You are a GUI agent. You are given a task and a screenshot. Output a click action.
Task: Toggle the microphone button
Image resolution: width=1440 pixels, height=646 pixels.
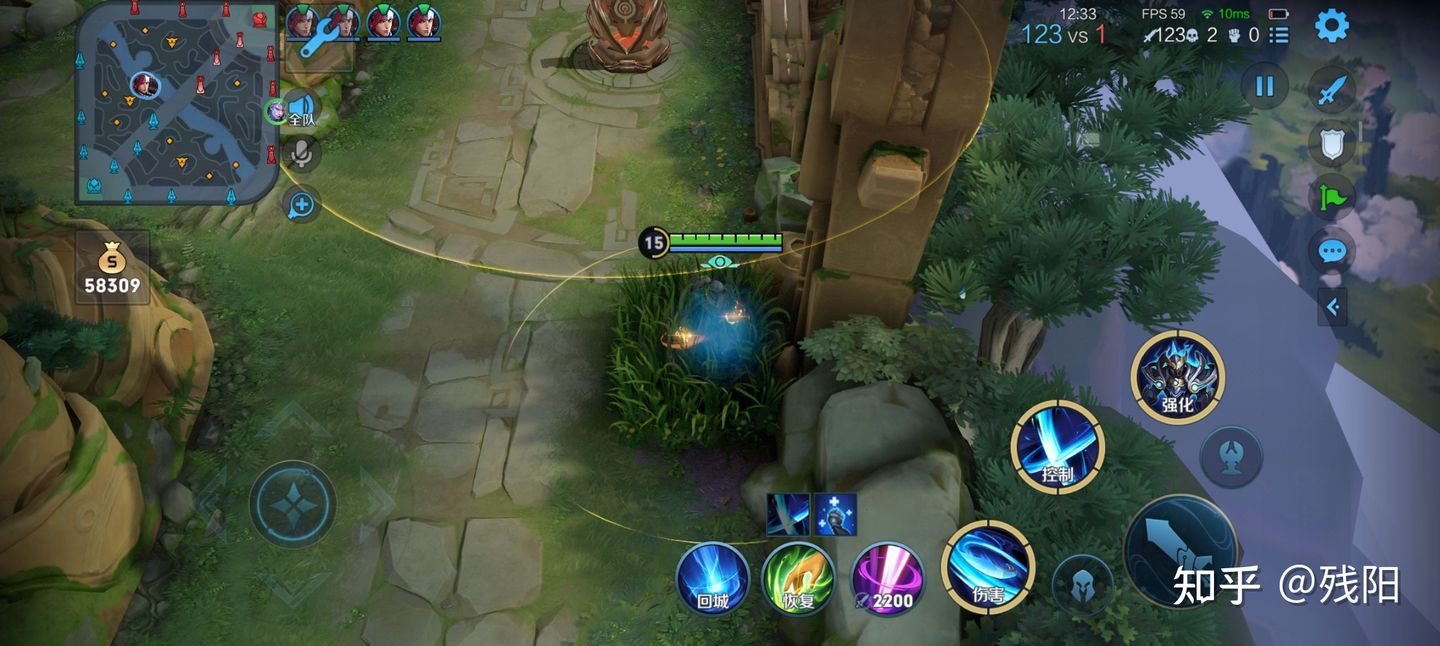pyautogui.click(x=300, y=153)
